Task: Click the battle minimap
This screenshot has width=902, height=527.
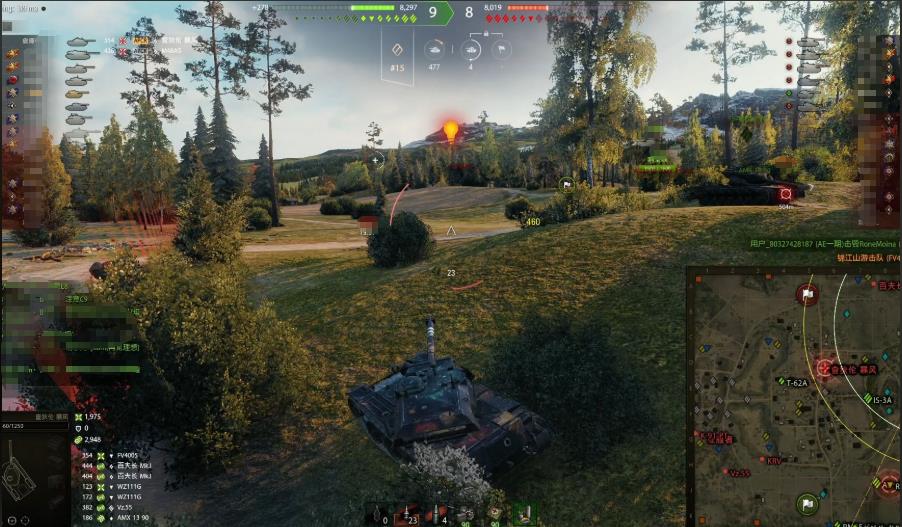Action: click(x=795, y=397)
